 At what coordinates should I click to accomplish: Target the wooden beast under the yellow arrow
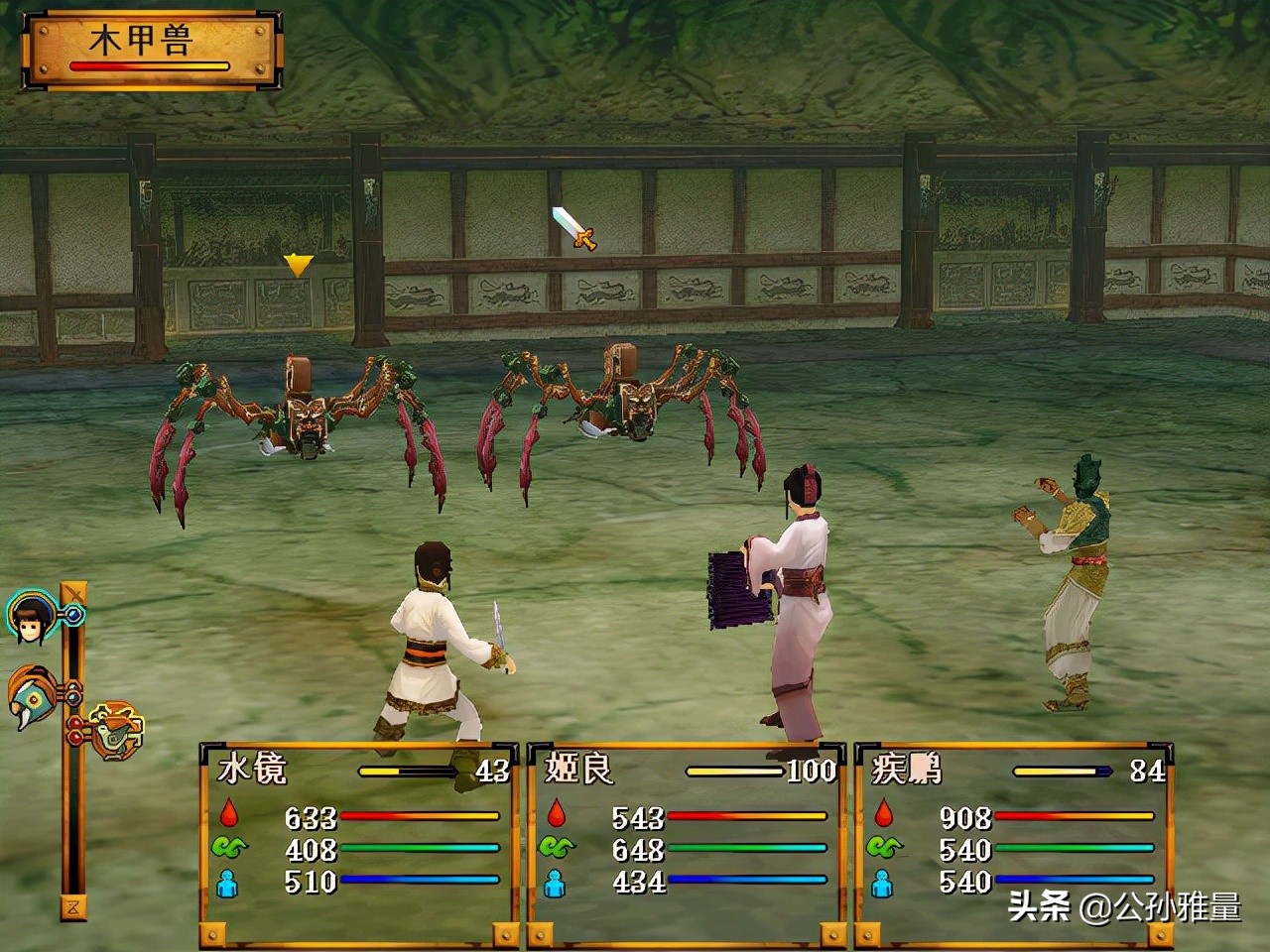click(300, 416)
